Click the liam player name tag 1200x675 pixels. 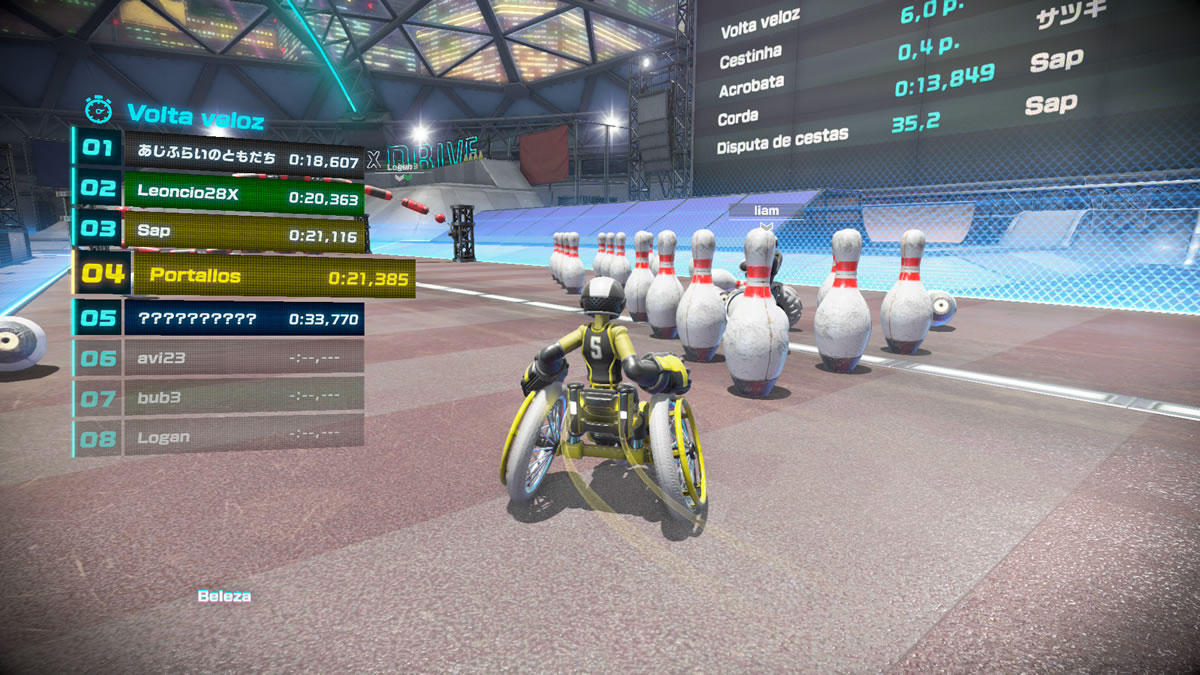click(x=766, y=211)
